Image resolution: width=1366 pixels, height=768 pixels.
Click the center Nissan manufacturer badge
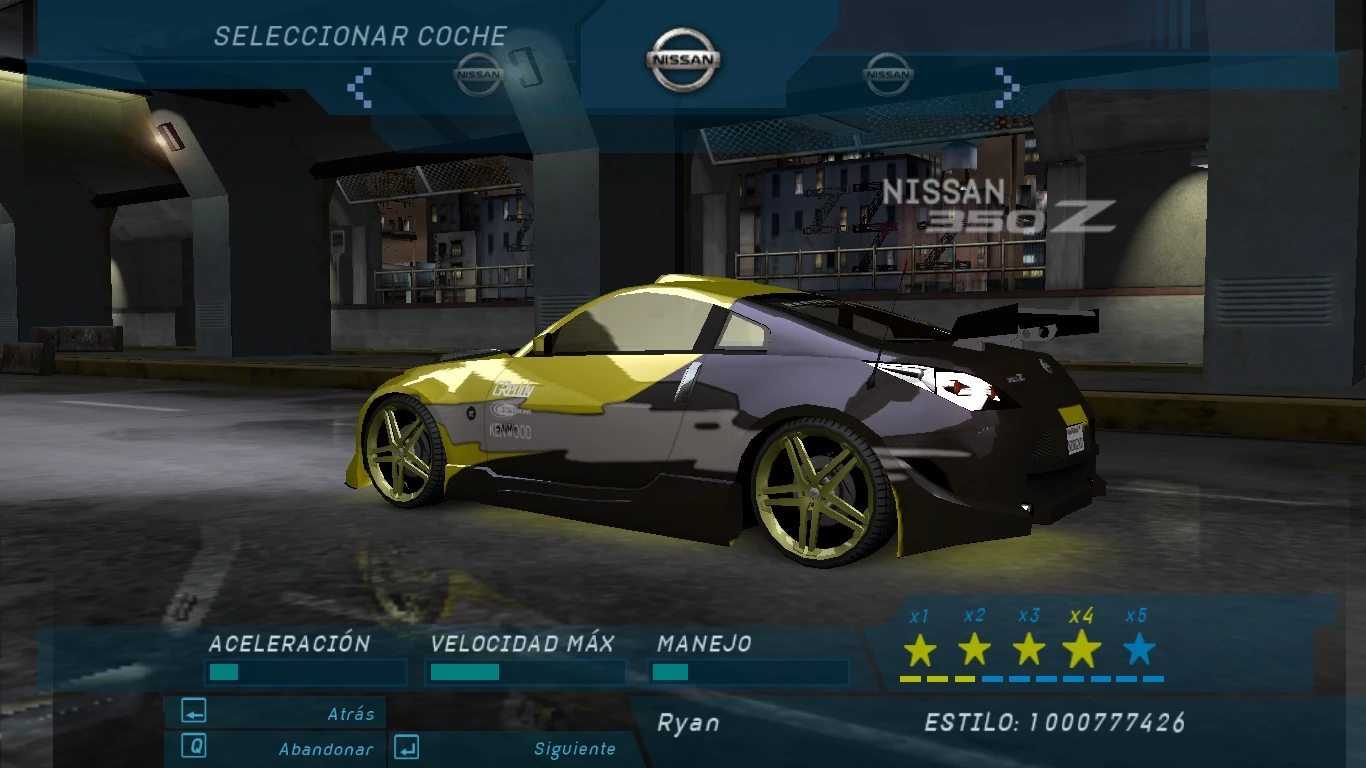[684, 60]
